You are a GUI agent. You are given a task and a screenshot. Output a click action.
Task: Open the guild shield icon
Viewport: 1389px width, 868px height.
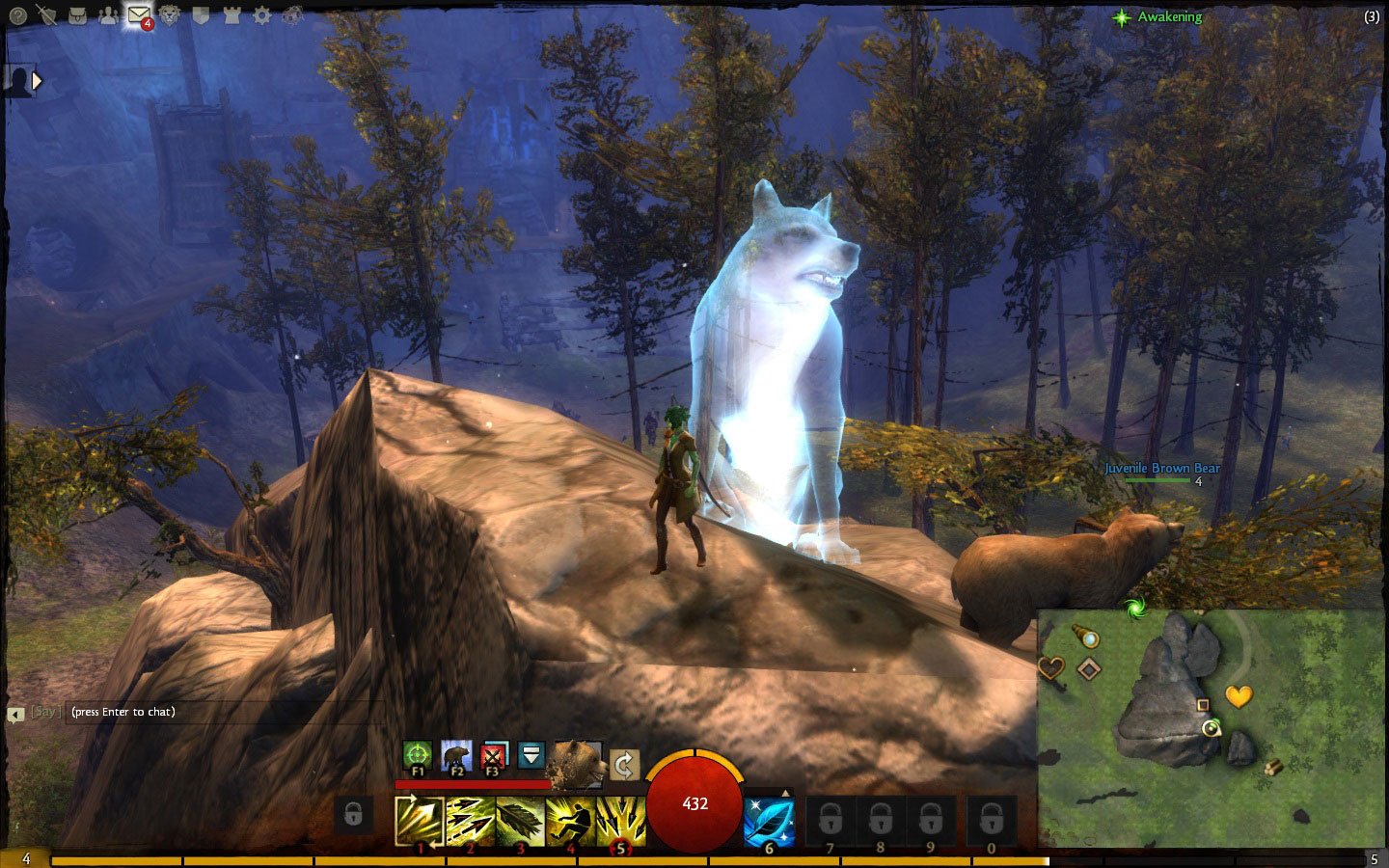pos(201,15)
